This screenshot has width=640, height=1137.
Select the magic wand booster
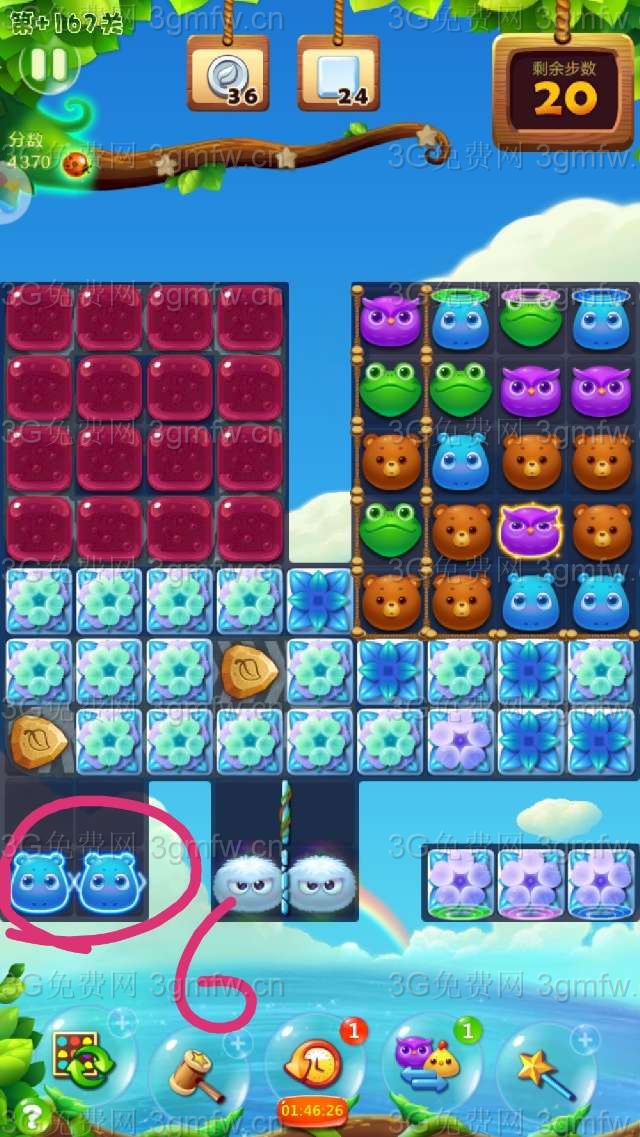(545, 1064)
